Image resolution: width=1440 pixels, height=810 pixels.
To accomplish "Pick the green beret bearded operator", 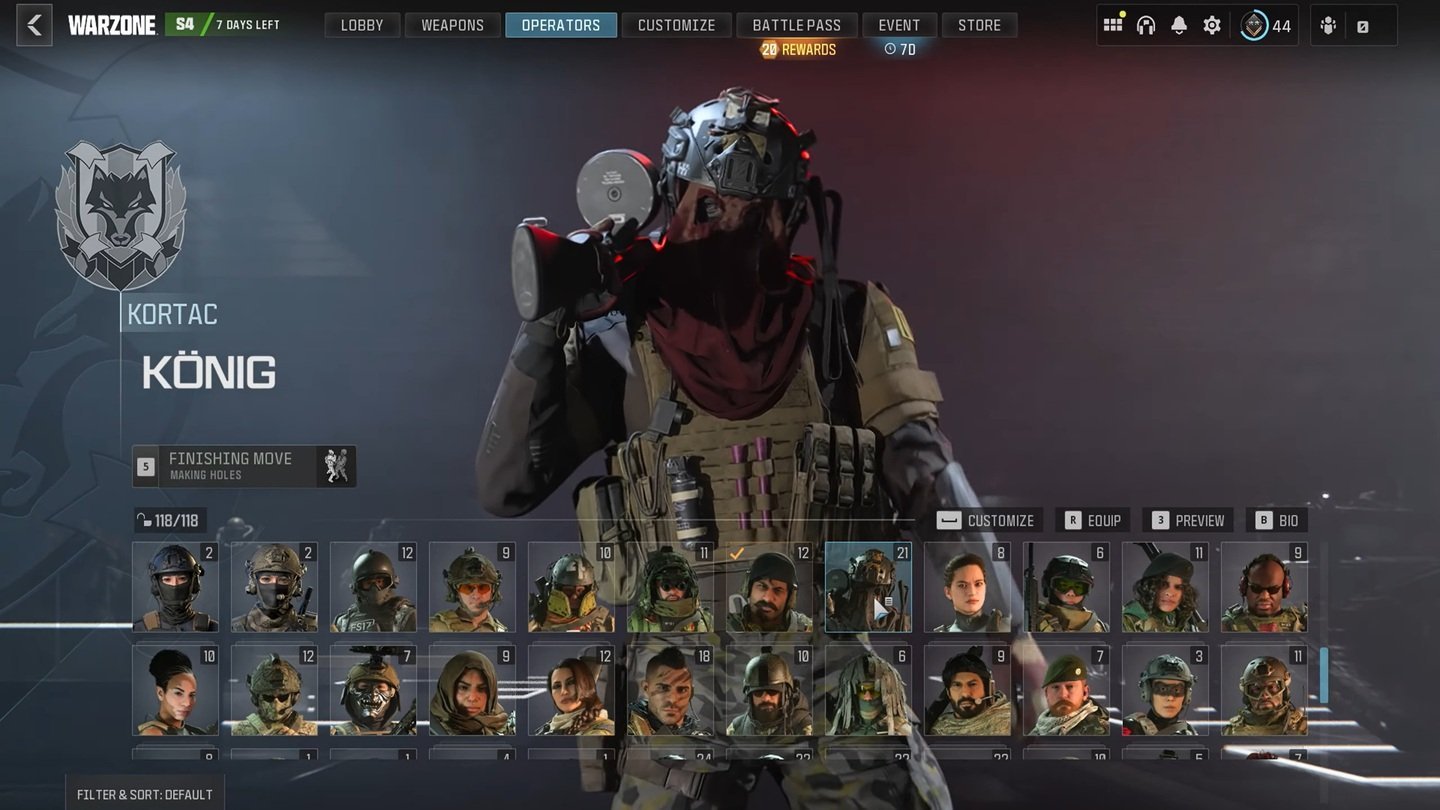I will 1066,690.
